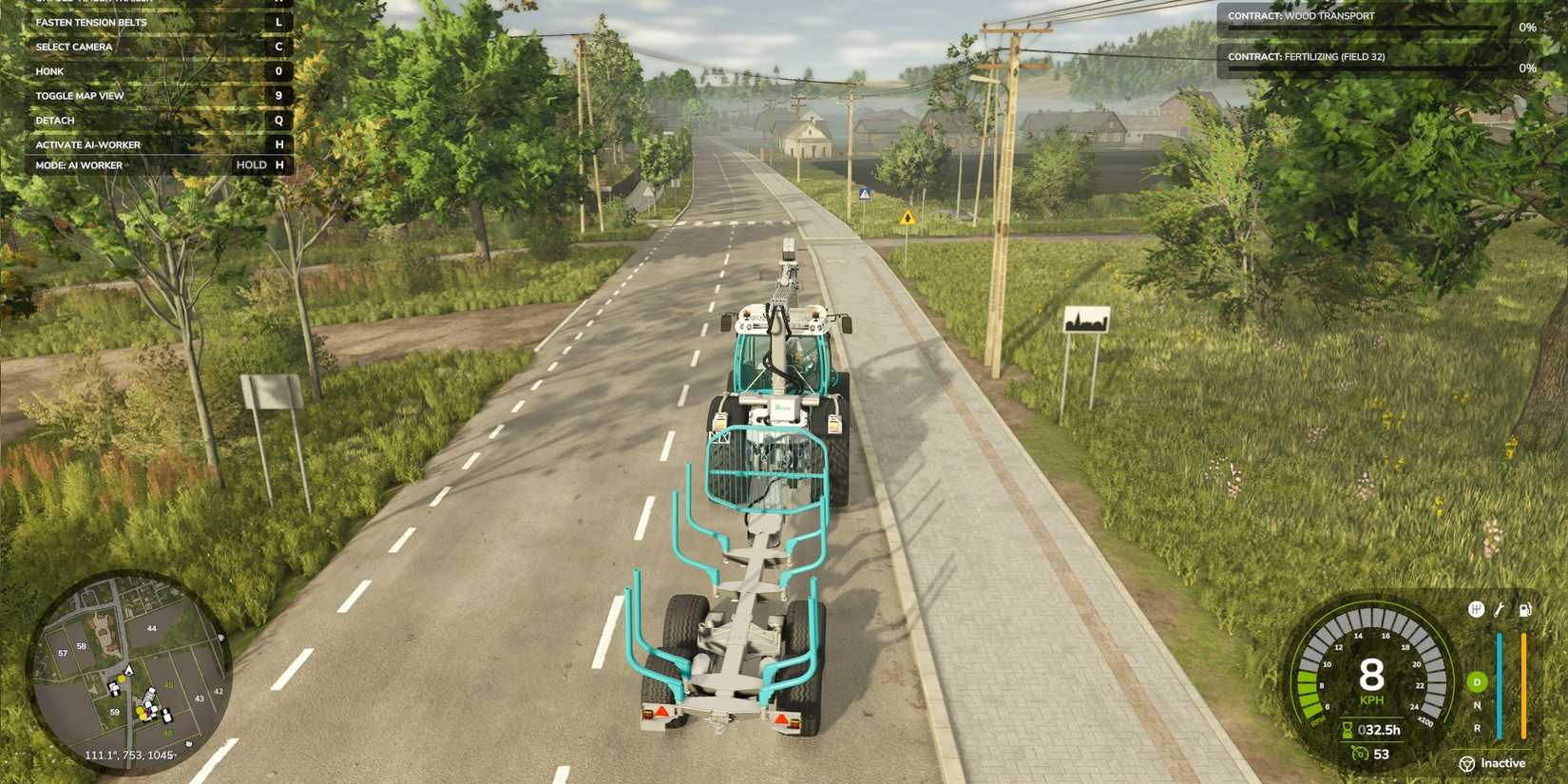
Task: Click the gear shifter icon in the HUD
Action: pos(1476,608)
